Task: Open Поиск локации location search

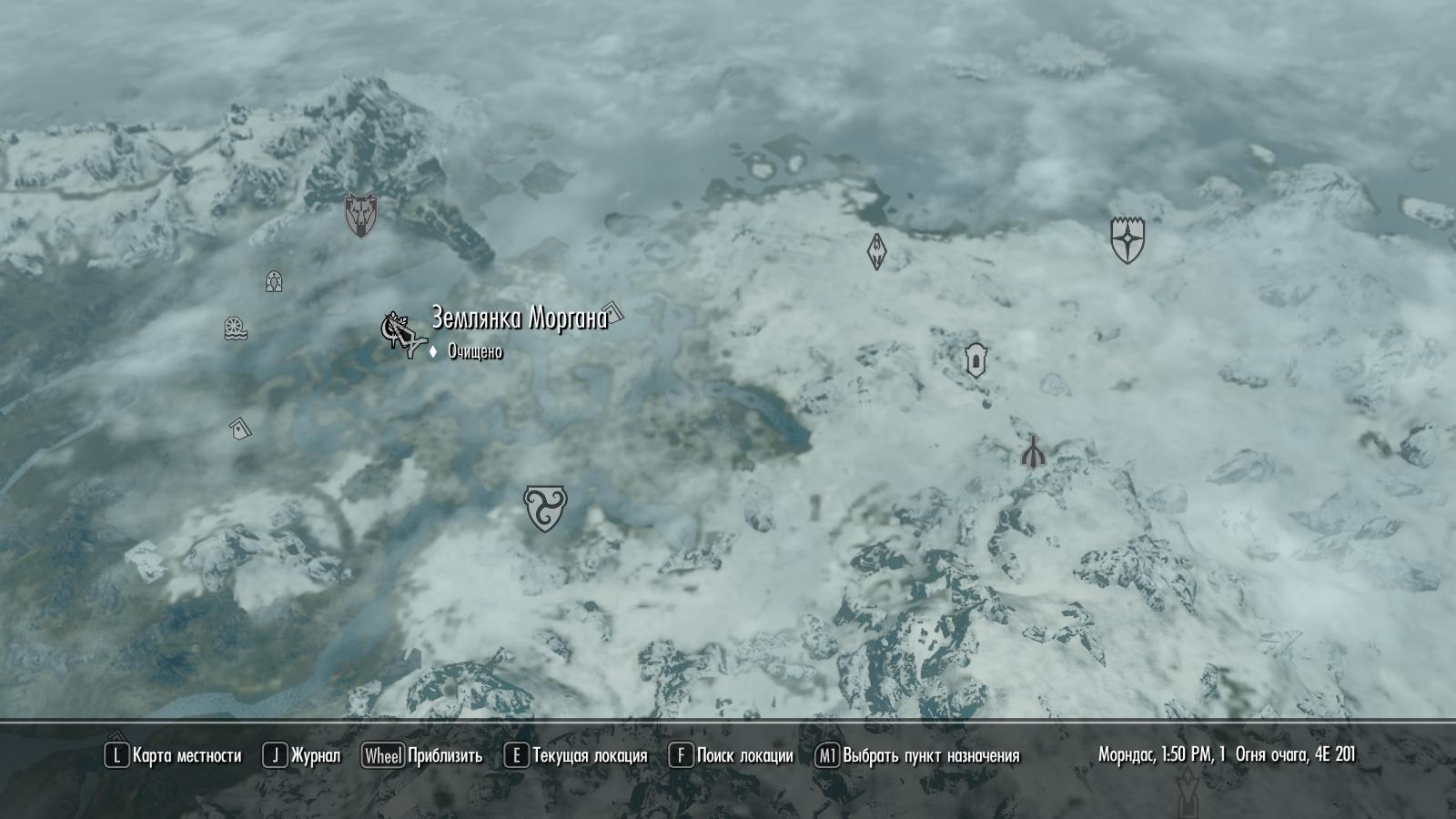Action: point(731,755)
